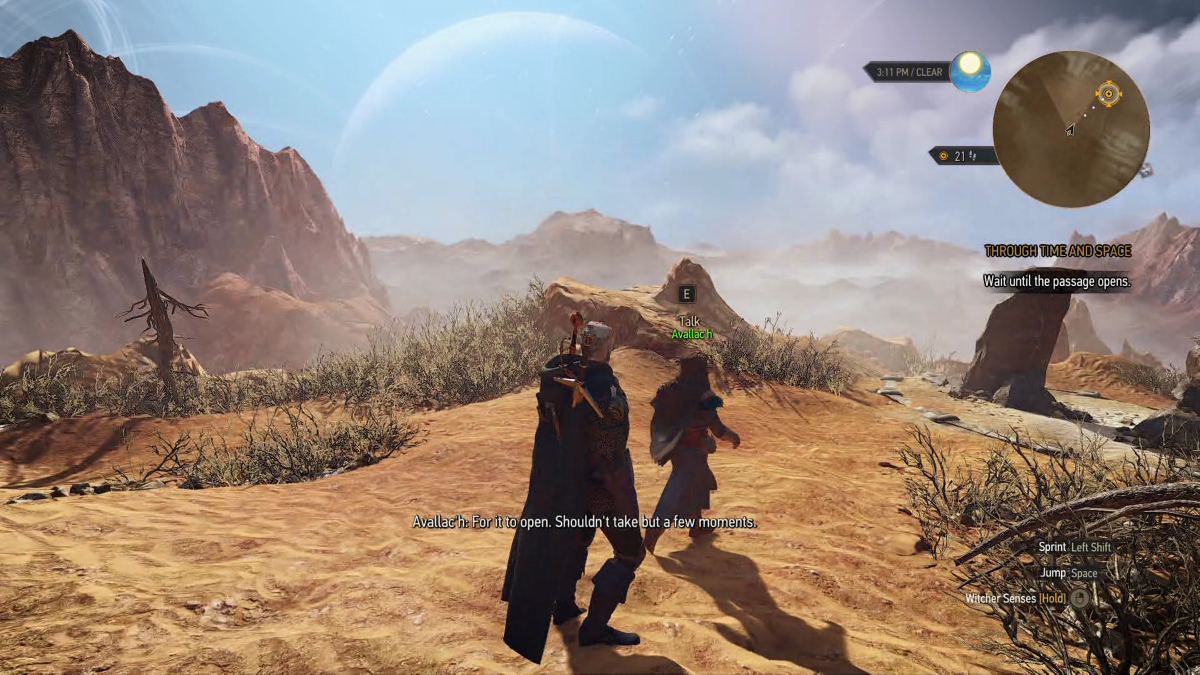Open the Through Time and Space quest tracker
Screen dimensions: 1200x675
[1057, 251]
